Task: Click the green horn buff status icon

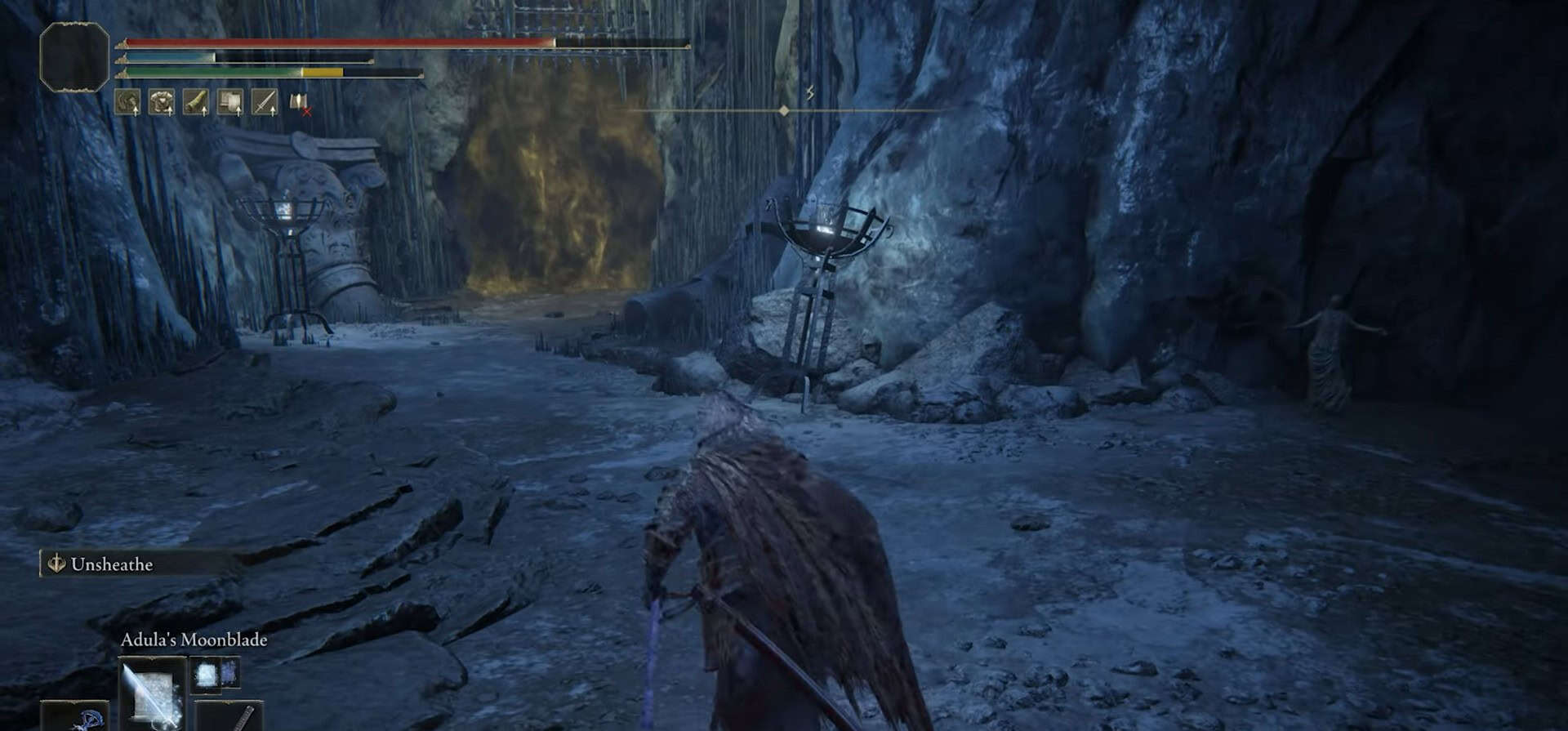Action: tap(196, 102)
